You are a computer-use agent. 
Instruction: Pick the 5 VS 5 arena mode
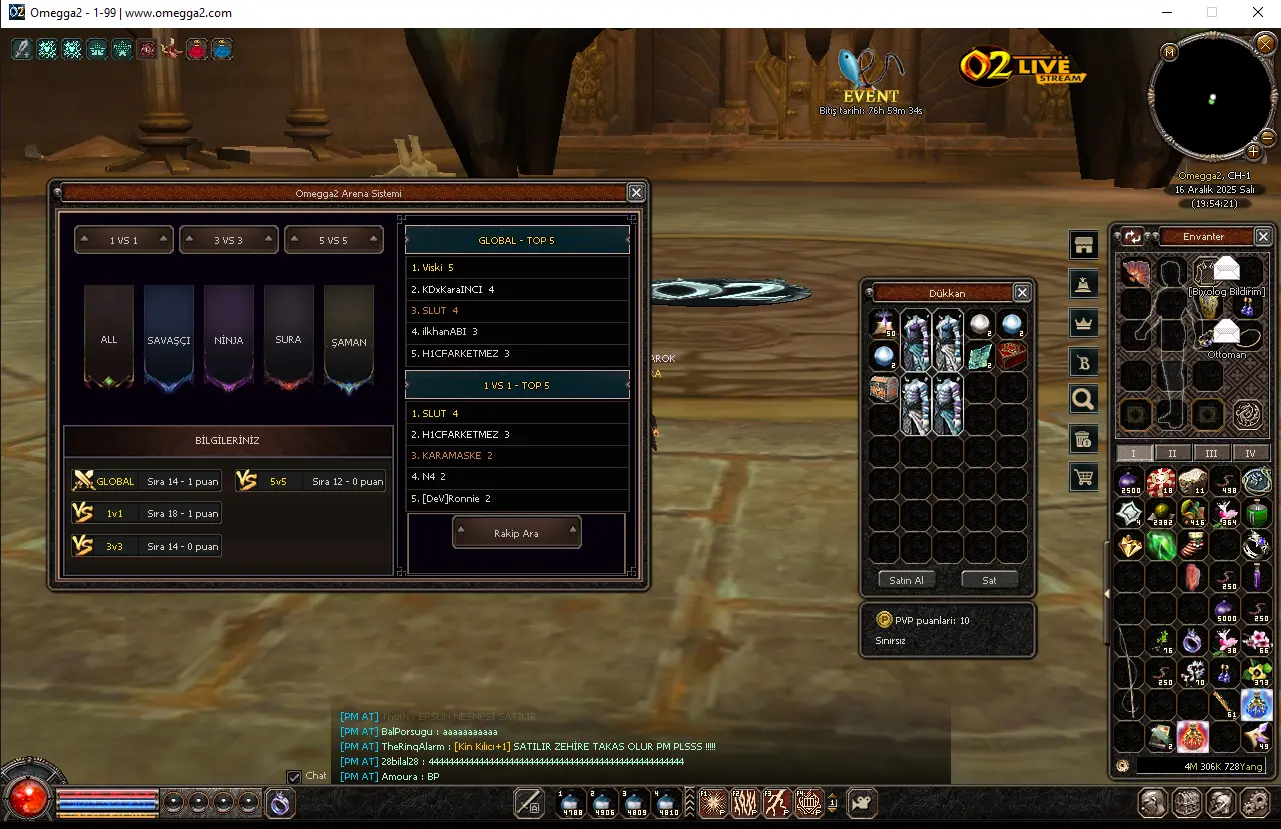point(333,240)
